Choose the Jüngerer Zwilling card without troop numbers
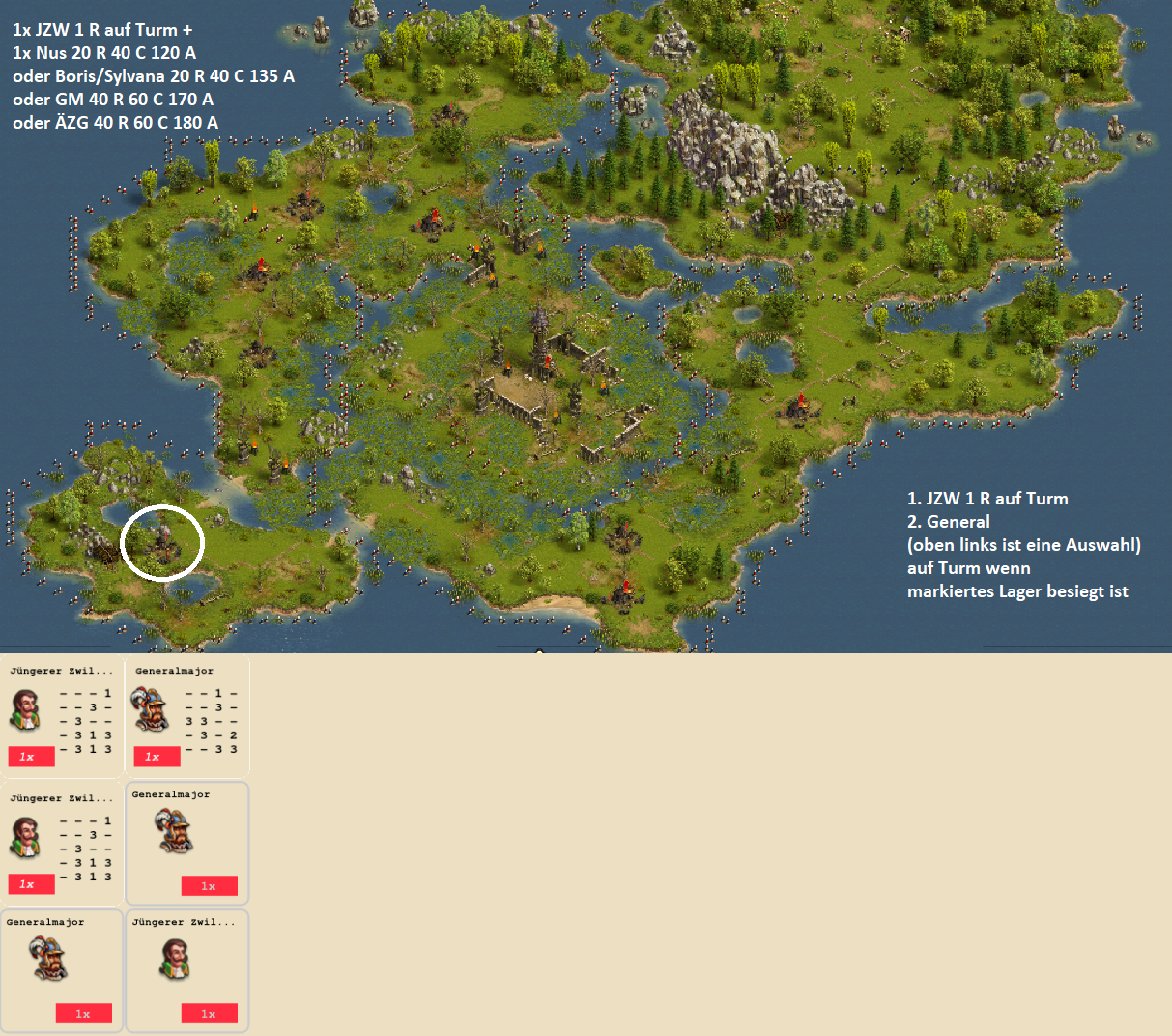This screenshot has height=1036, width=1172. [186, 969]
